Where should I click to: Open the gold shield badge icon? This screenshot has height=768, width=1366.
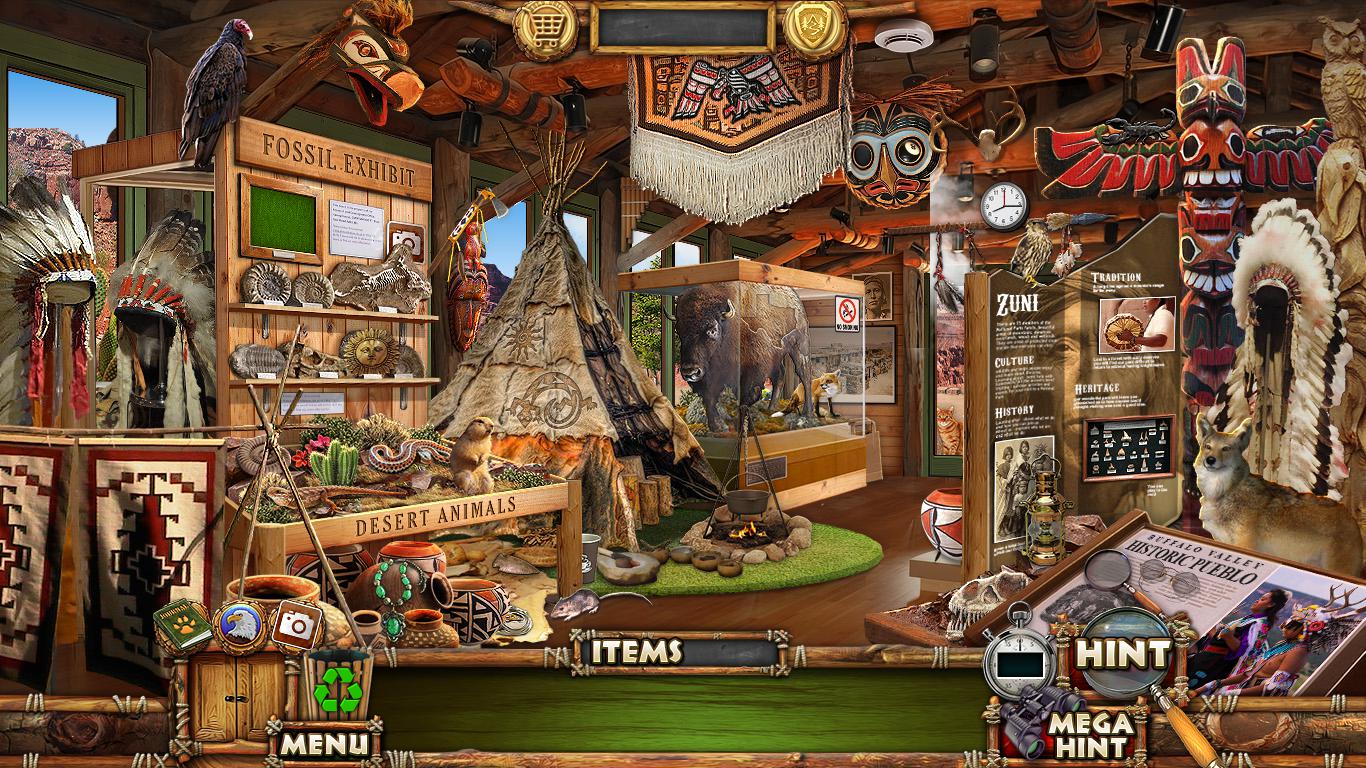[x=814, y=28]
